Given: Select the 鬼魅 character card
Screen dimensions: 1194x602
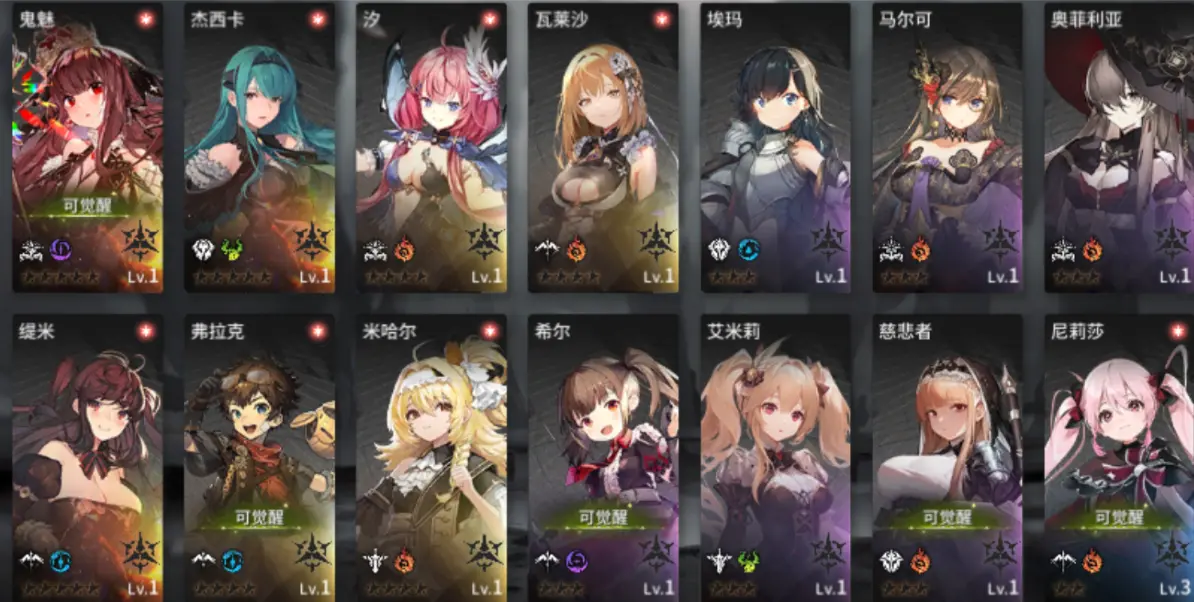Looking at the screenshot, I should [86, 147].
